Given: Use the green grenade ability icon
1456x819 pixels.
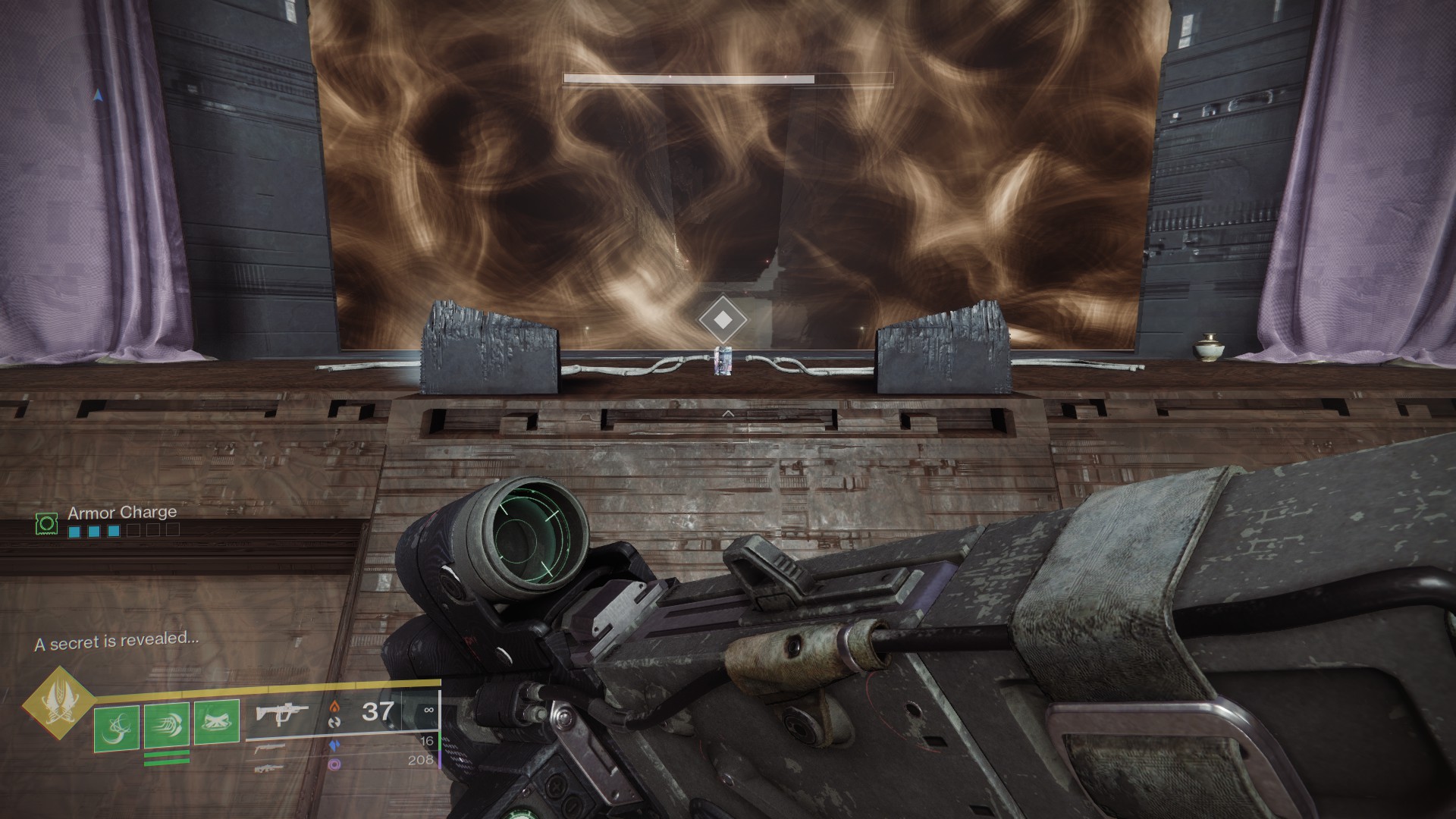Looking at the screenshot, I should pos(116,729).
